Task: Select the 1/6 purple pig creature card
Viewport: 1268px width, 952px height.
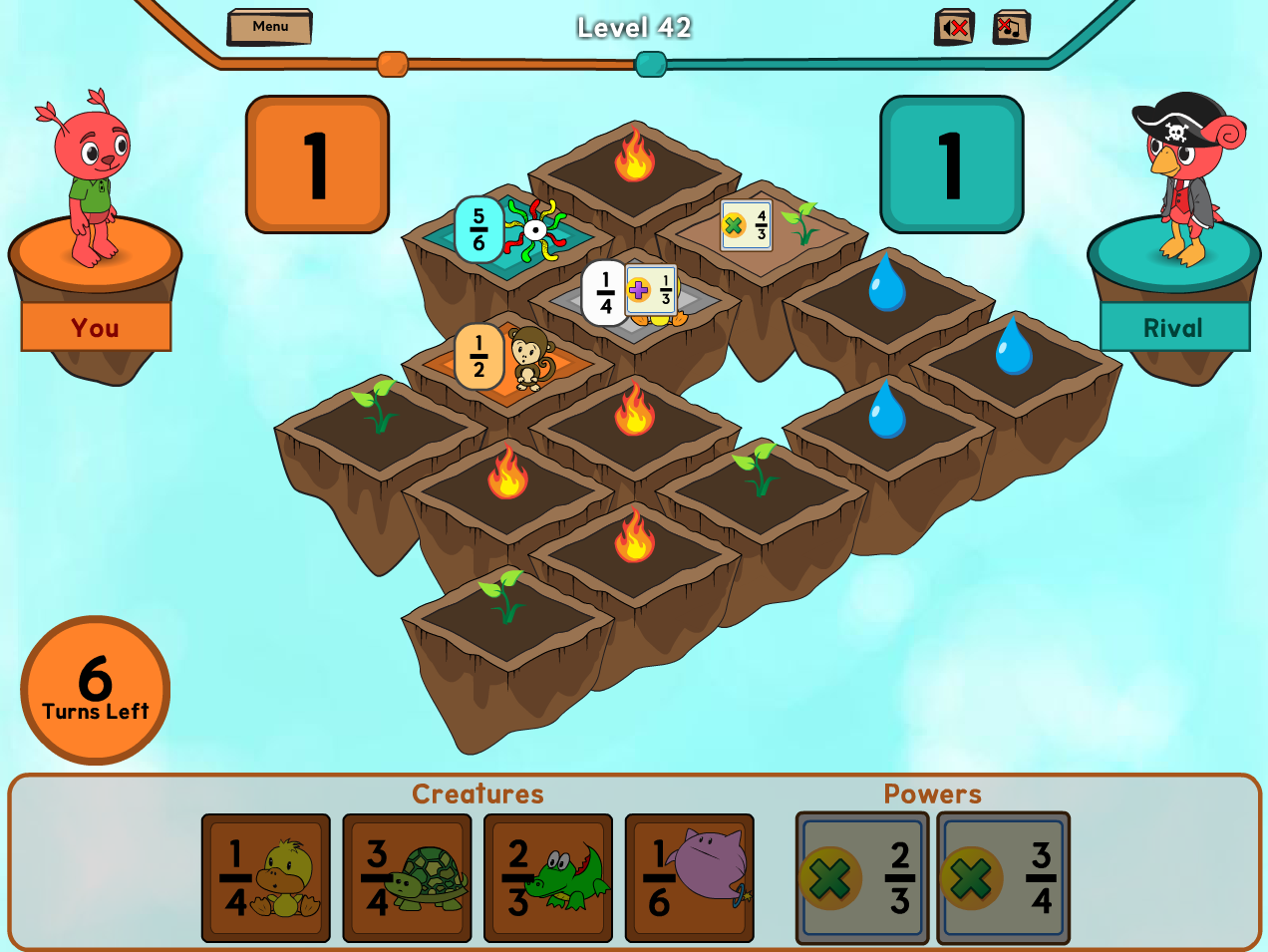Action: [690, 878]
